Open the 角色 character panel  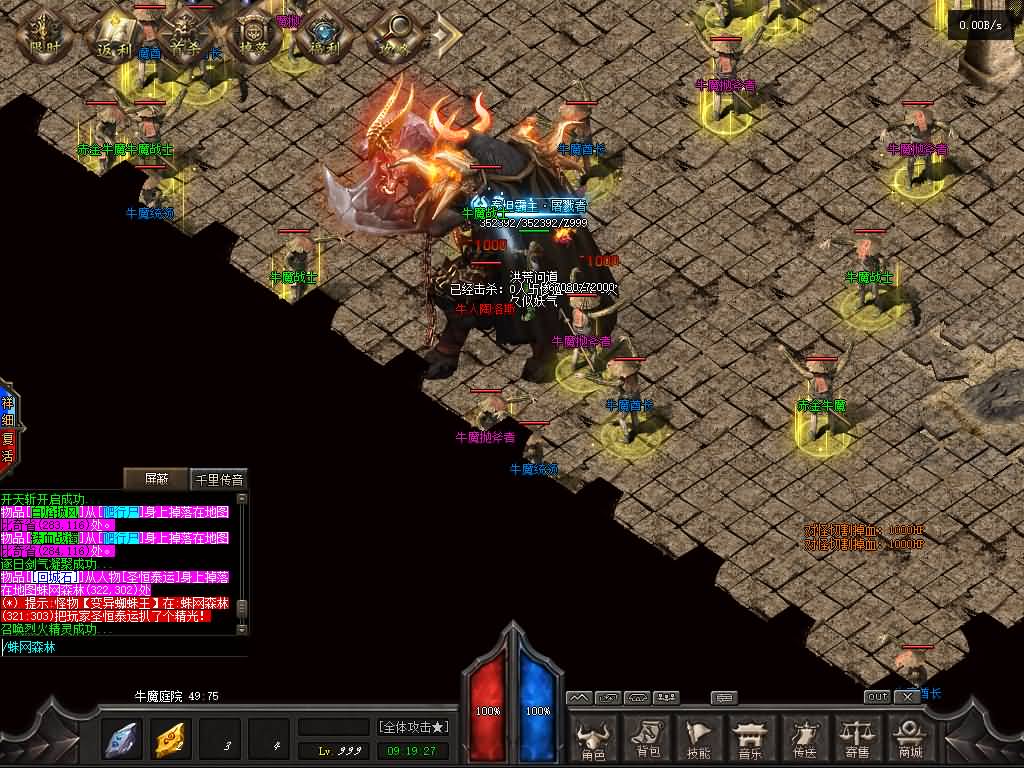pos(594,736)
